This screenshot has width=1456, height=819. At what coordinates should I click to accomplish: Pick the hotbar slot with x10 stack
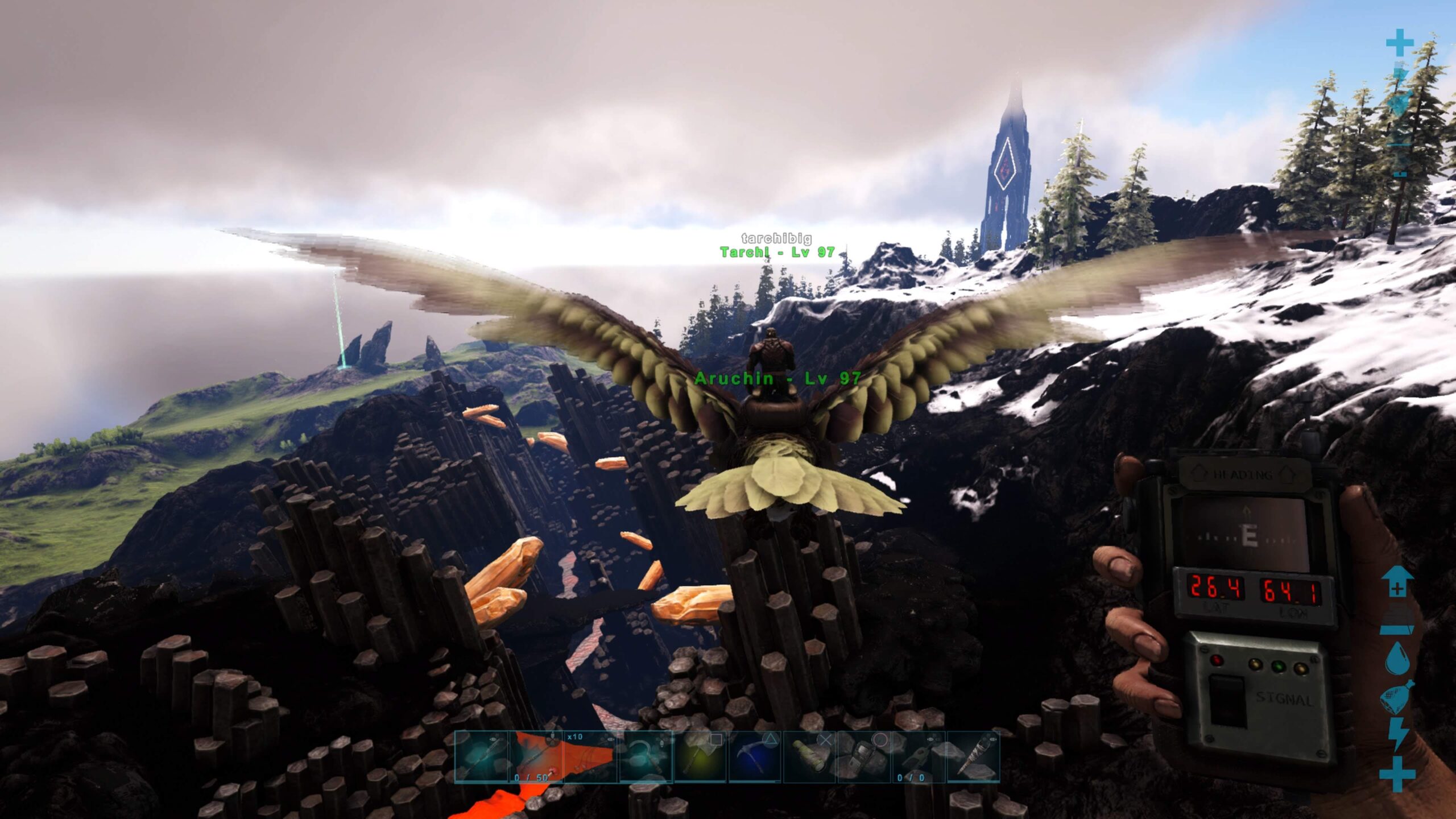(x=590, y=757)
